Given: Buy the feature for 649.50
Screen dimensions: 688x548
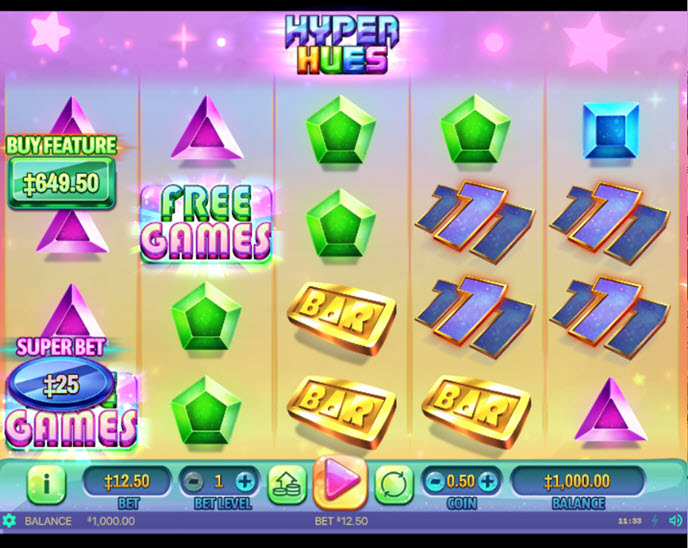Looking at the screenshot, I should (x=62, y=184).
